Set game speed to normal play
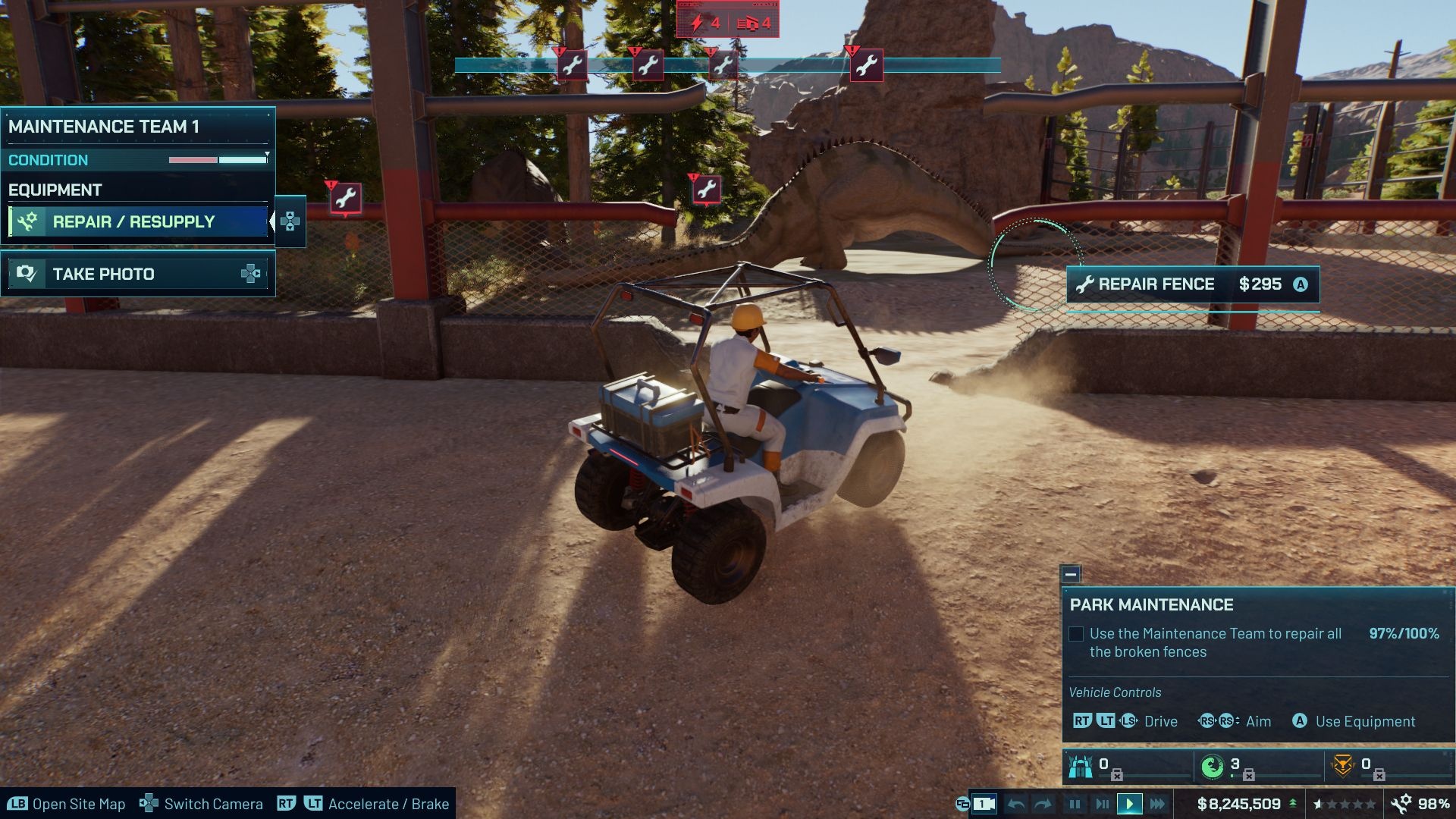 point(1129,804)
